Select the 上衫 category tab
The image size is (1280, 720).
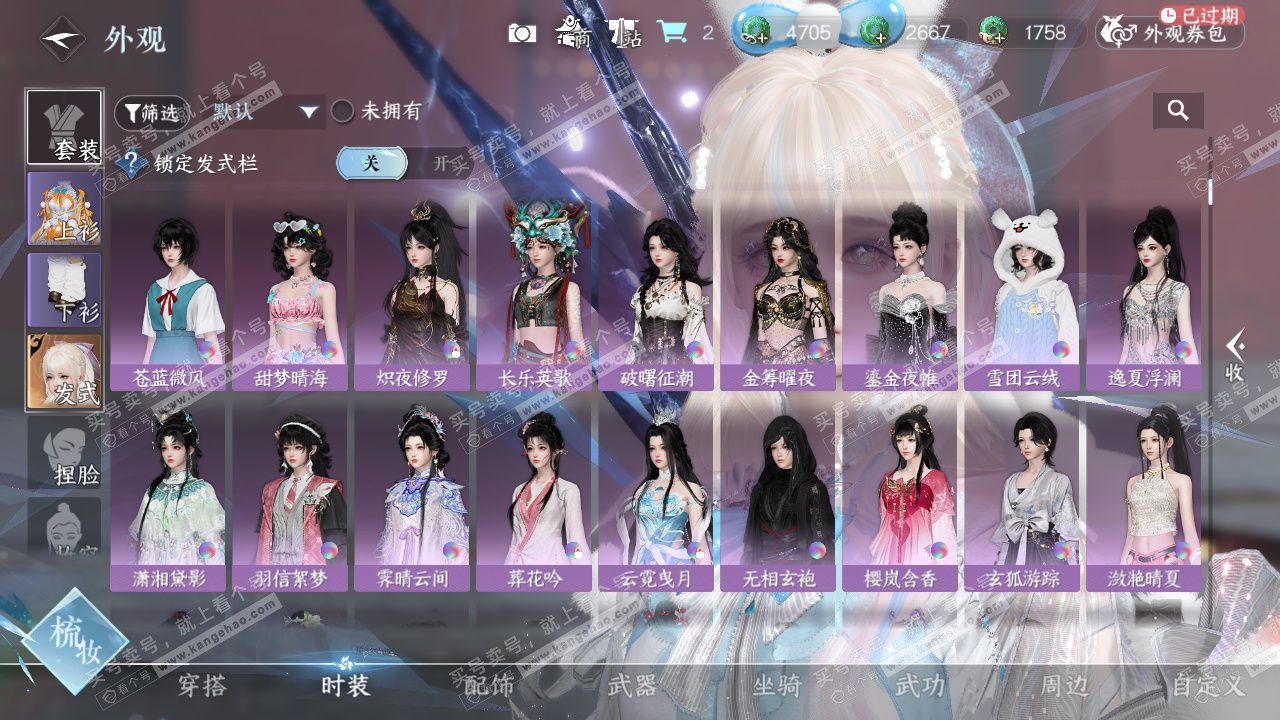point(64,209)
